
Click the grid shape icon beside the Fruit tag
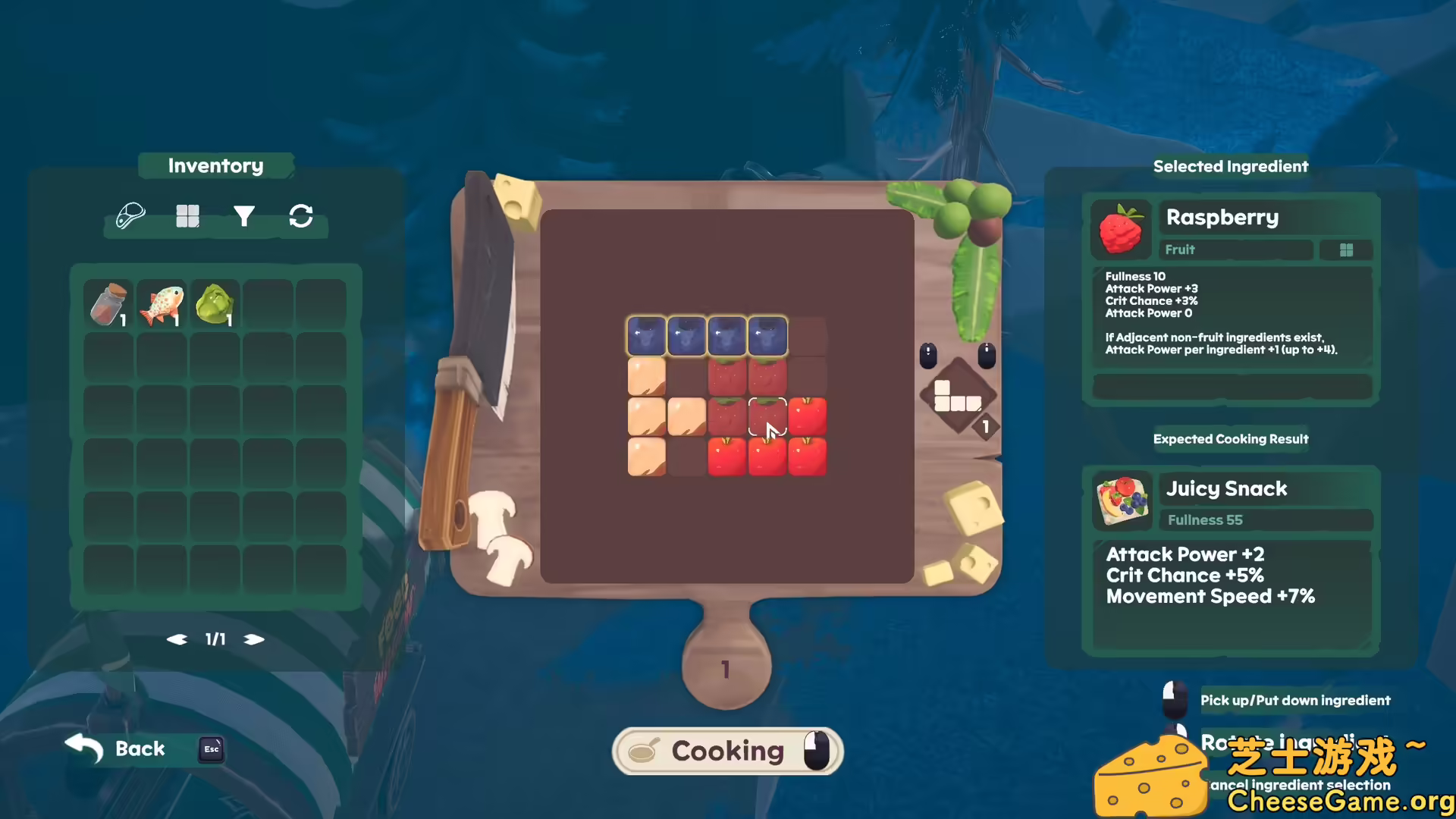point(1346,249)
